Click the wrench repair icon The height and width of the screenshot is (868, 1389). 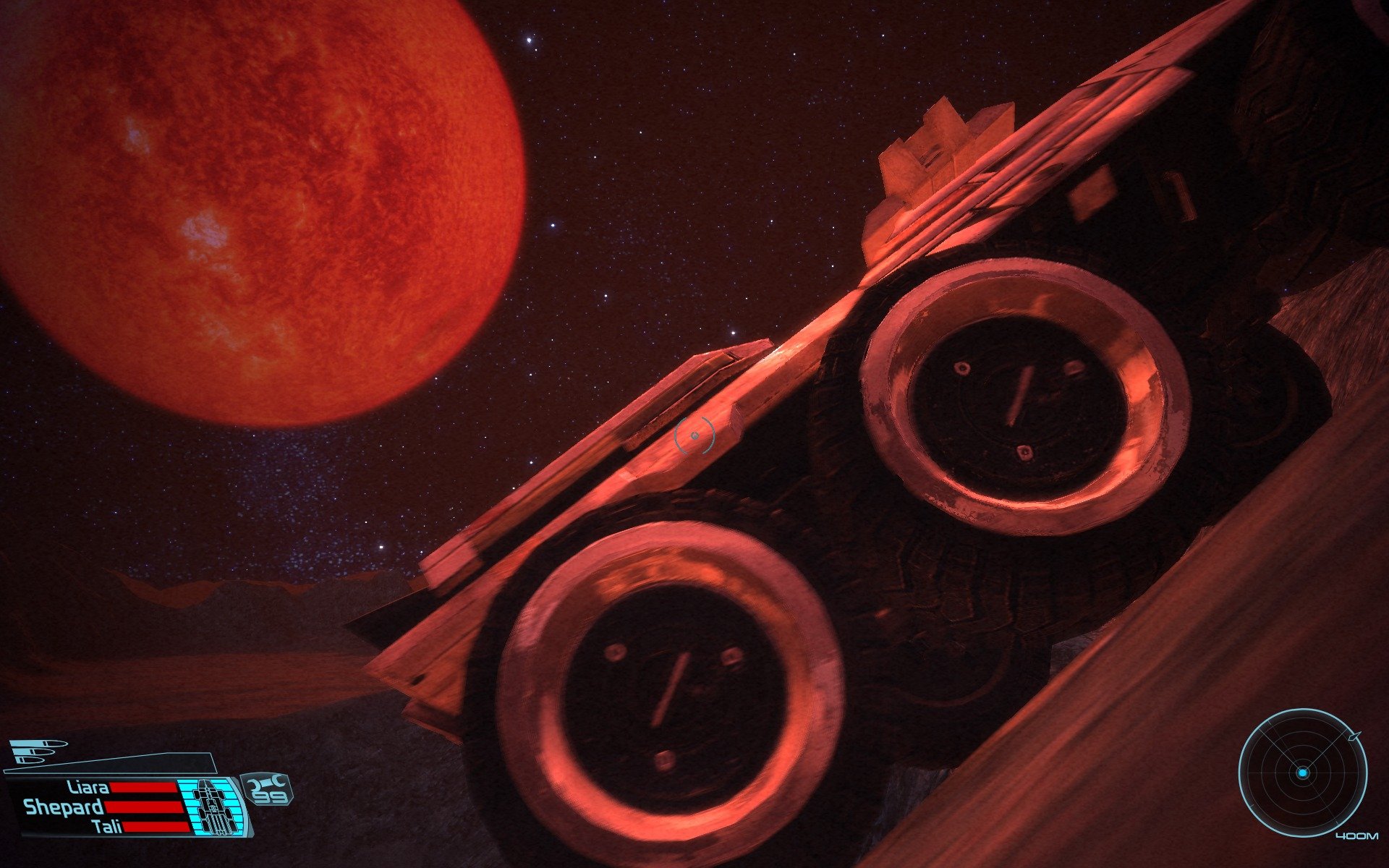click(x=269, y=783)
